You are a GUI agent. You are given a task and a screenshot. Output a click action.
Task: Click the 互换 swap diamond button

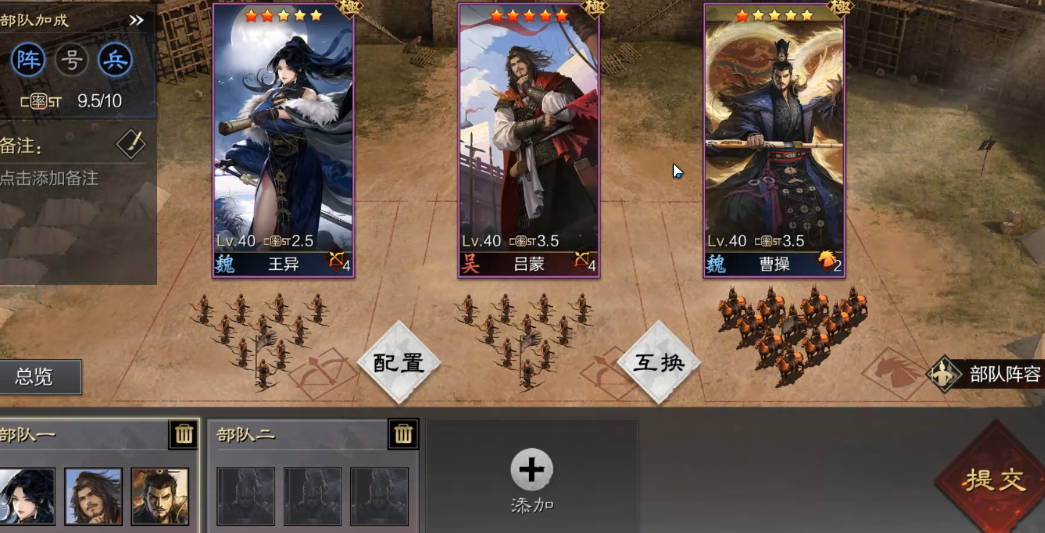click(x=659, y=362)
